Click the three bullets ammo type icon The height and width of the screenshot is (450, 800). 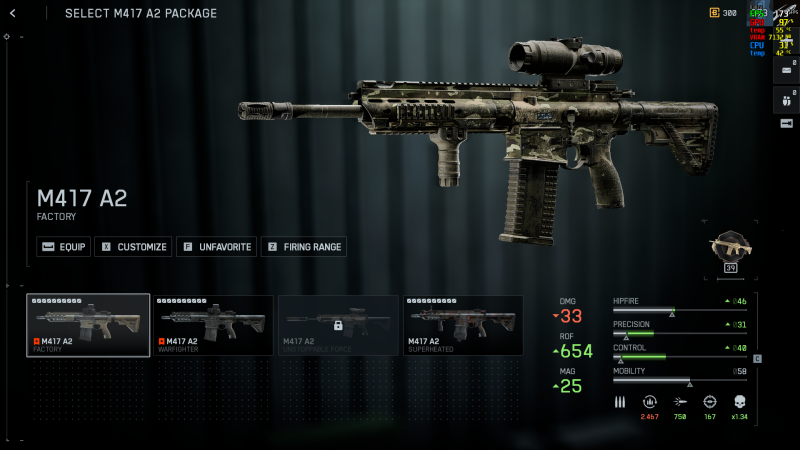tap(620, 402)
